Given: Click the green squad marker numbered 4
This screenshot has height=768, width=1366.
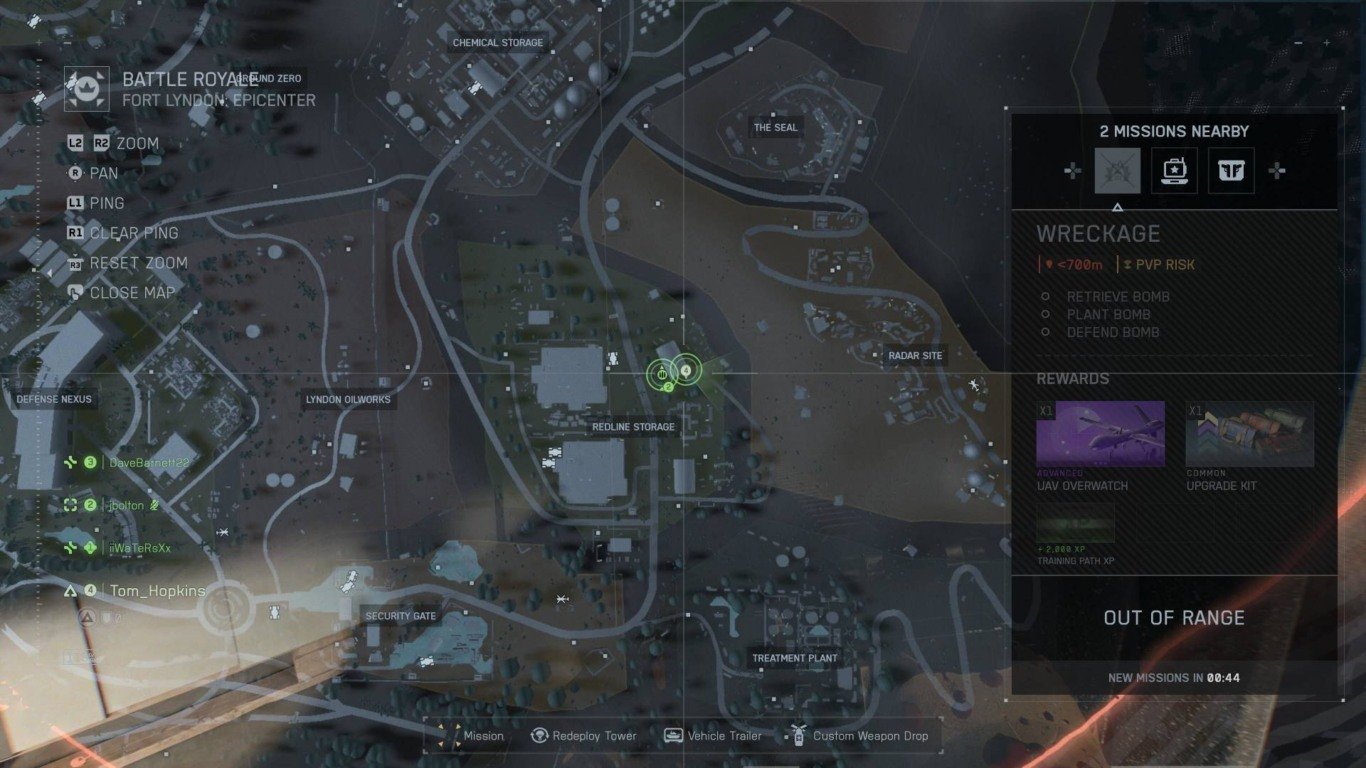Looking at the screenshot, I should coord(686,371).
